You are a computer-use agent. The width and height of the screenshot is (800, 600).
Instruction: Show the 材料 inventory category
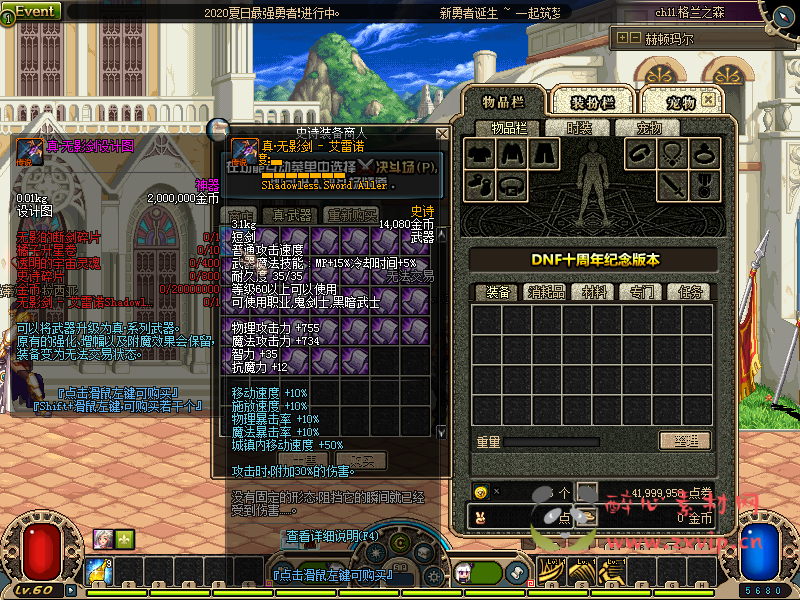pos(594,292)
